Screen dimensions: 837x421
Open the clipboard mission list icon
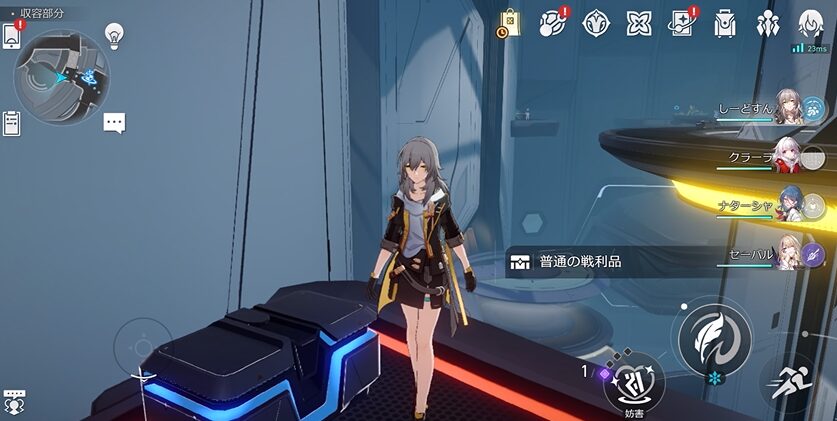pos(12,123)
